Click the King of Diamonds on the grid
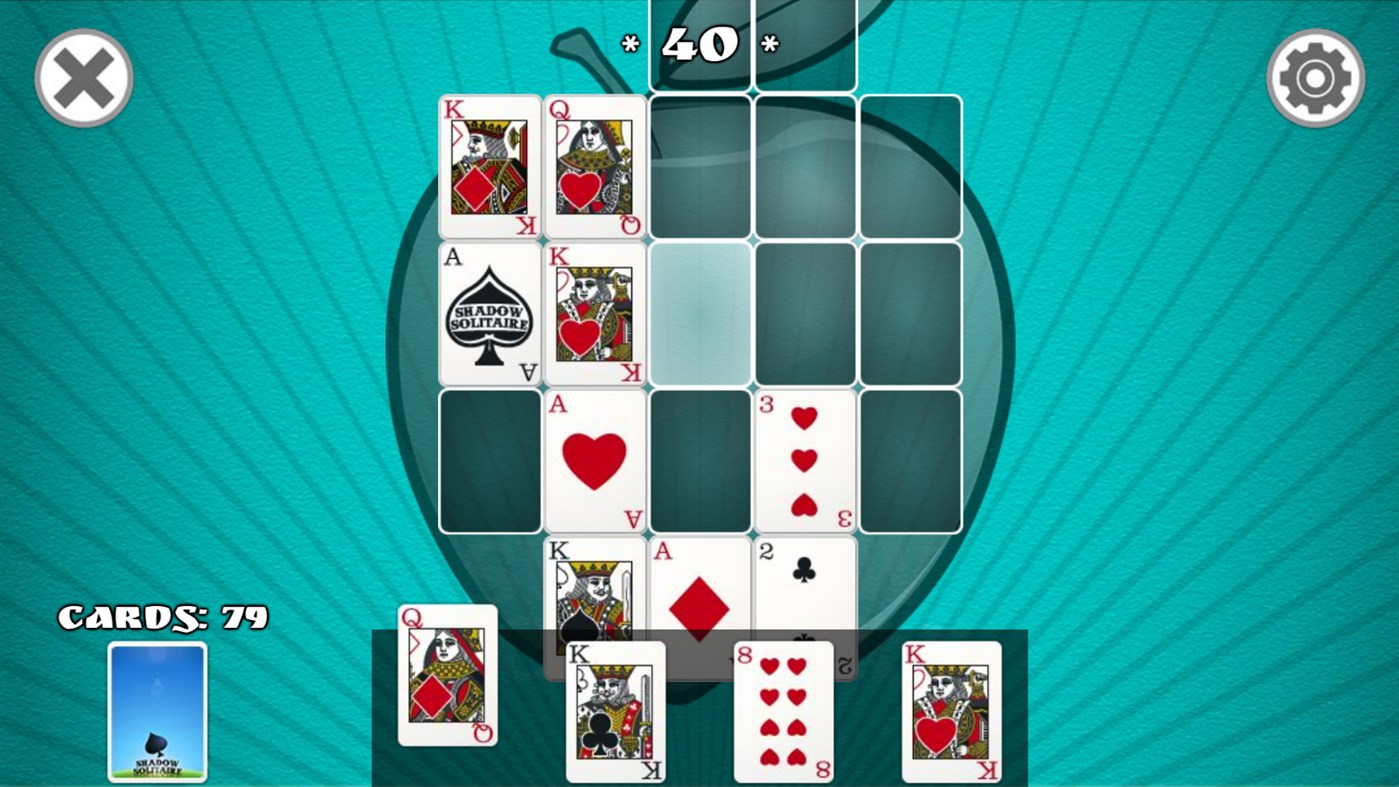Image resolution: width=1399 pixels, height=787 pixels. click(489, 166)
